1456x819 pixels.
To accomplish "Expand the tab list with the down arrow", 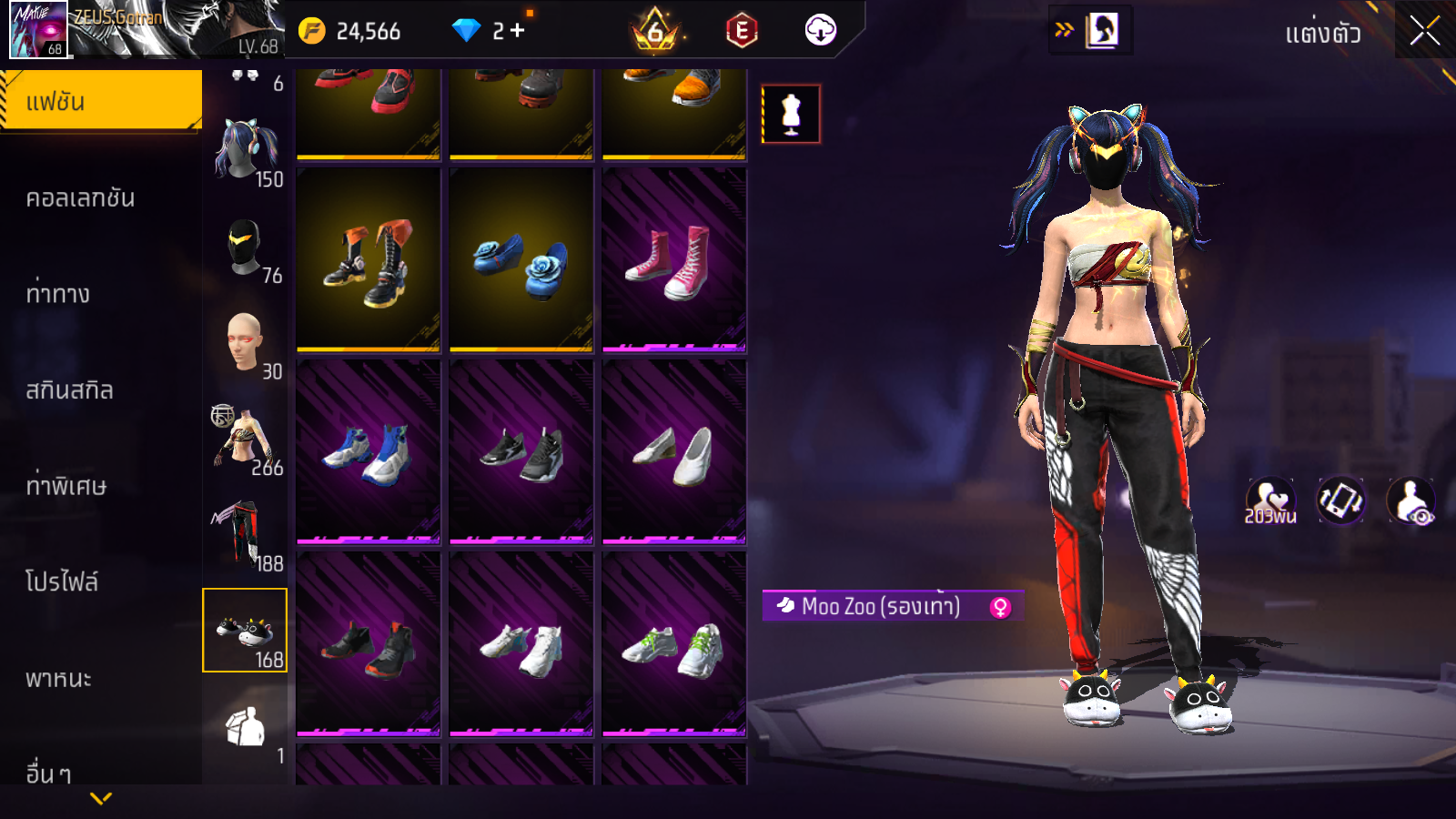I will 101,798.
